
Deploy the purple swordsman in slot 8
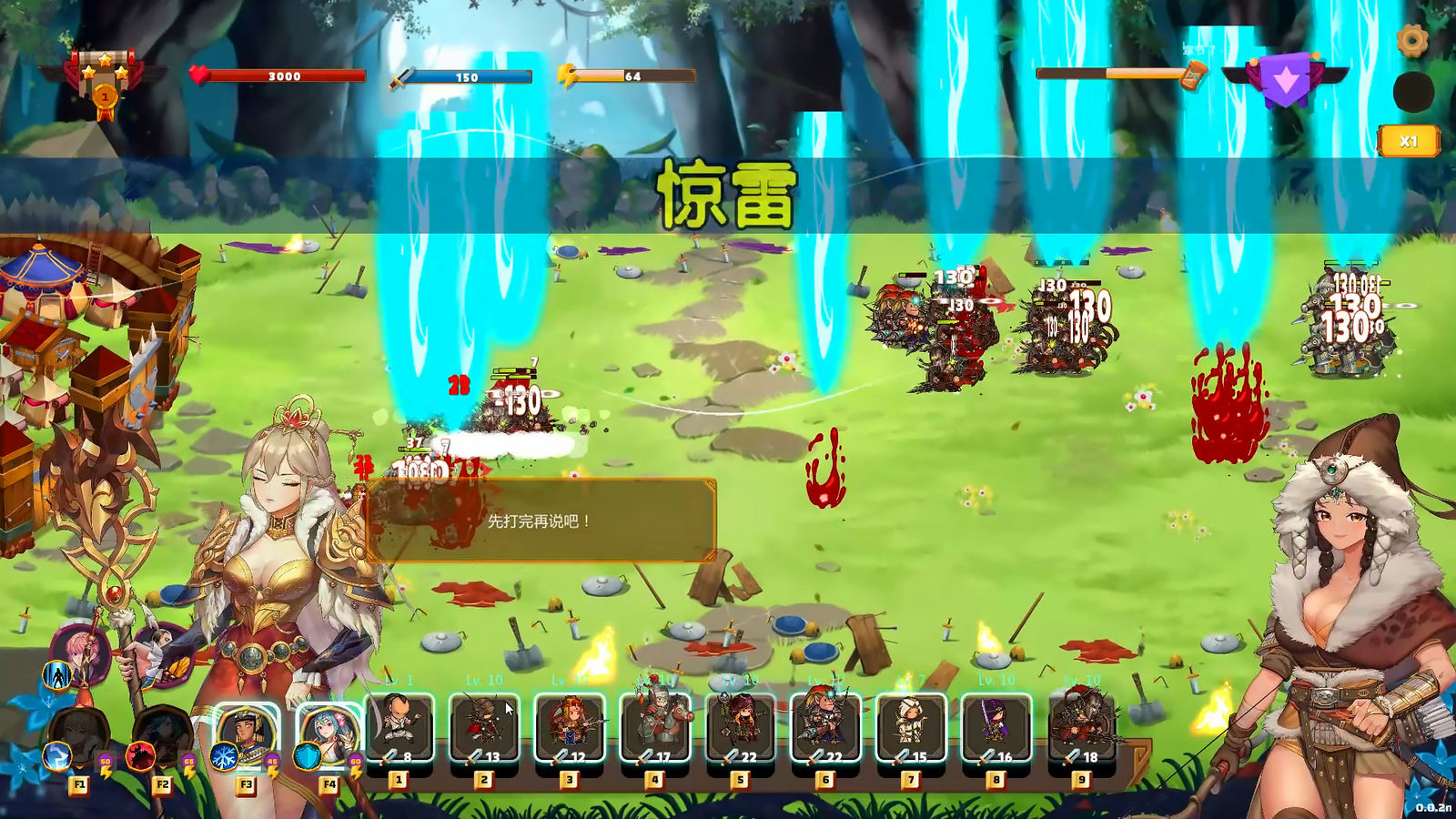tap(996, 727)
